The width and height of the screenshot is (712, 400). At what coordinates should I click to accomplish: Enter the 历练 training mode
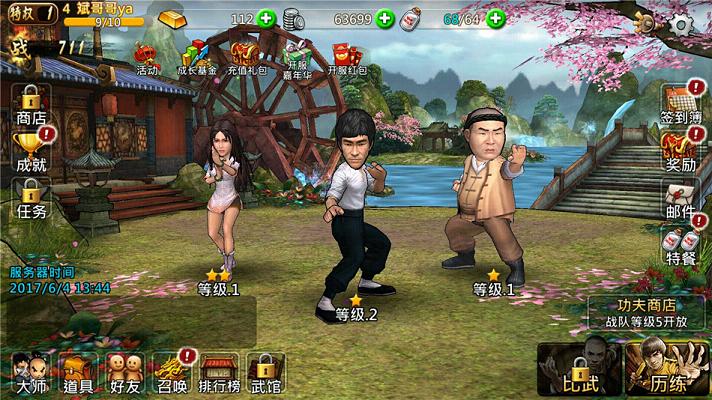click(x=667, y=368)
